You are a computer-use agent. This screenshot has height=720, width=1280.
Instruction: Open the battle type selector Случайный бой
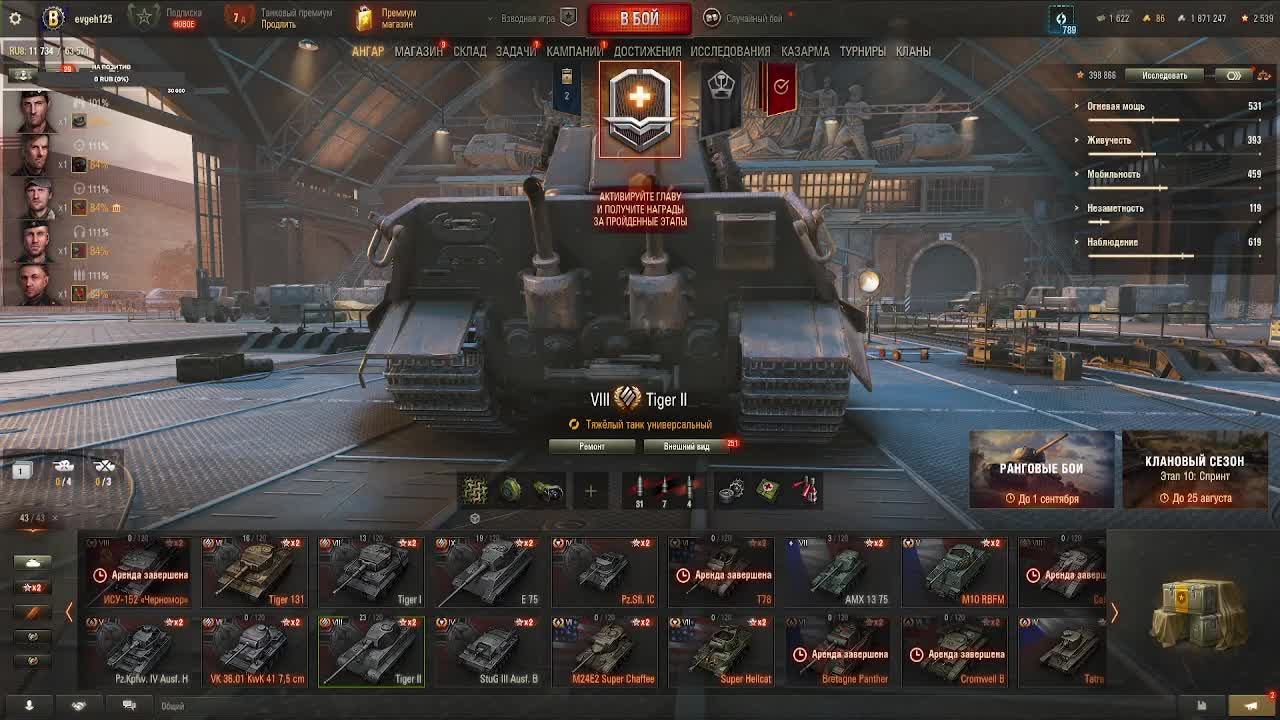[x=745, y=18]
